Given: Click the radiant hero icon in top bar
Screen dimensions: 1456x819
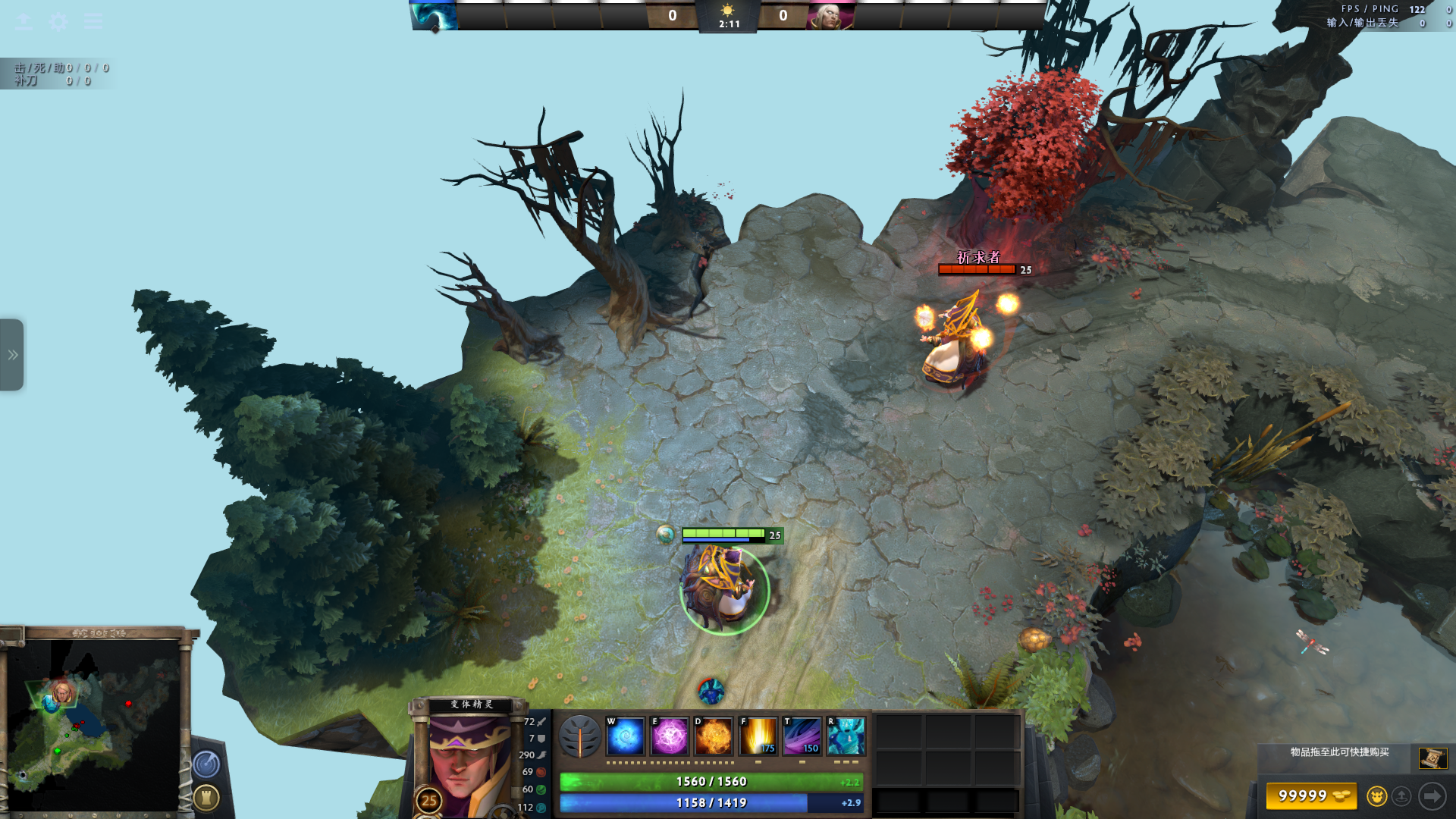Looking at the screenshot, I should (435, 15).
